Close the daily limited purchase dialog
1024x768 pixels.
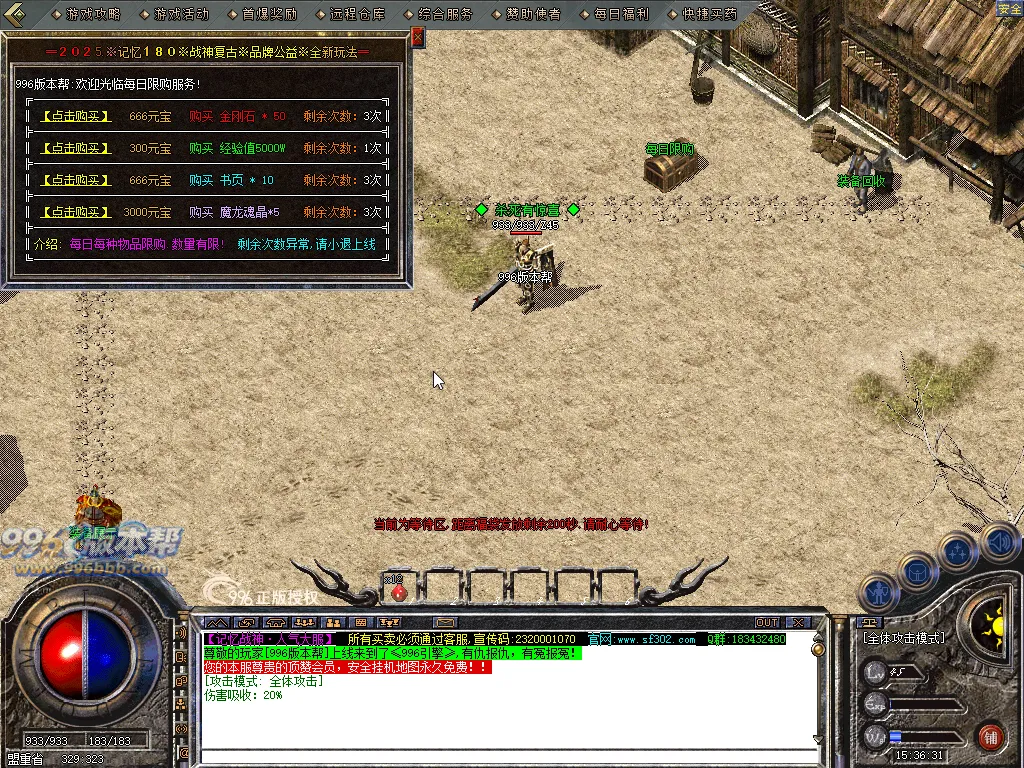tap(418, 37)
